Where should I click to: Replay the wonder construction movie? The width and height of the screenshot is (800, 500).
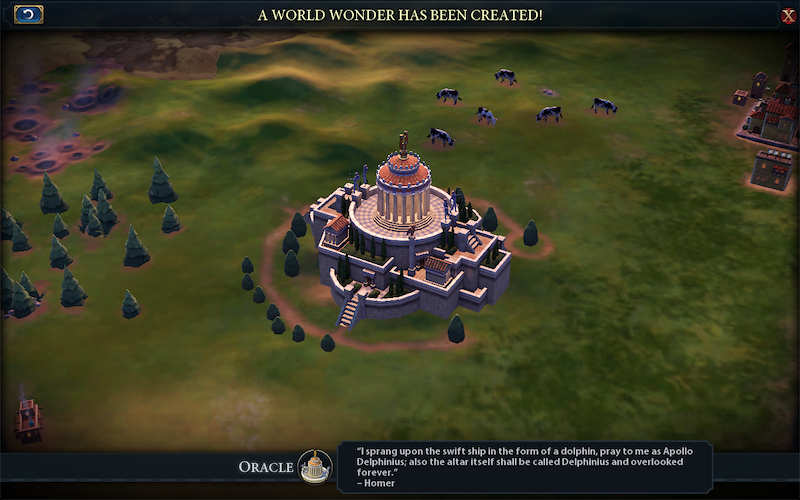[29, 14]
